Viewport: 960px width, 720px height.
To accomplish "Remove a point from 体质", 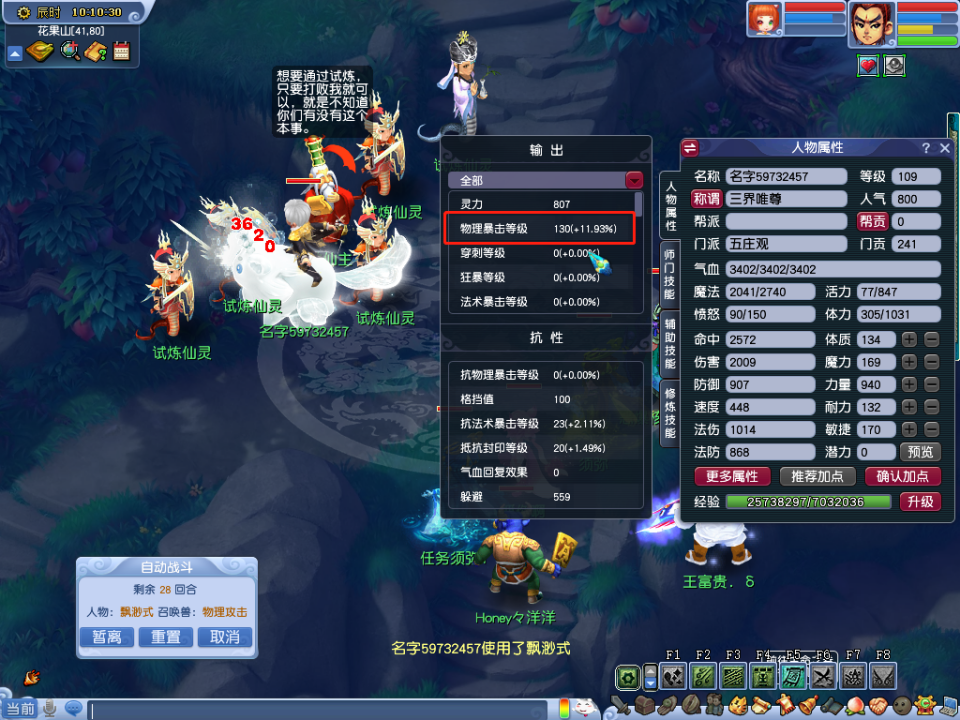I will click(x=931, y=340).
